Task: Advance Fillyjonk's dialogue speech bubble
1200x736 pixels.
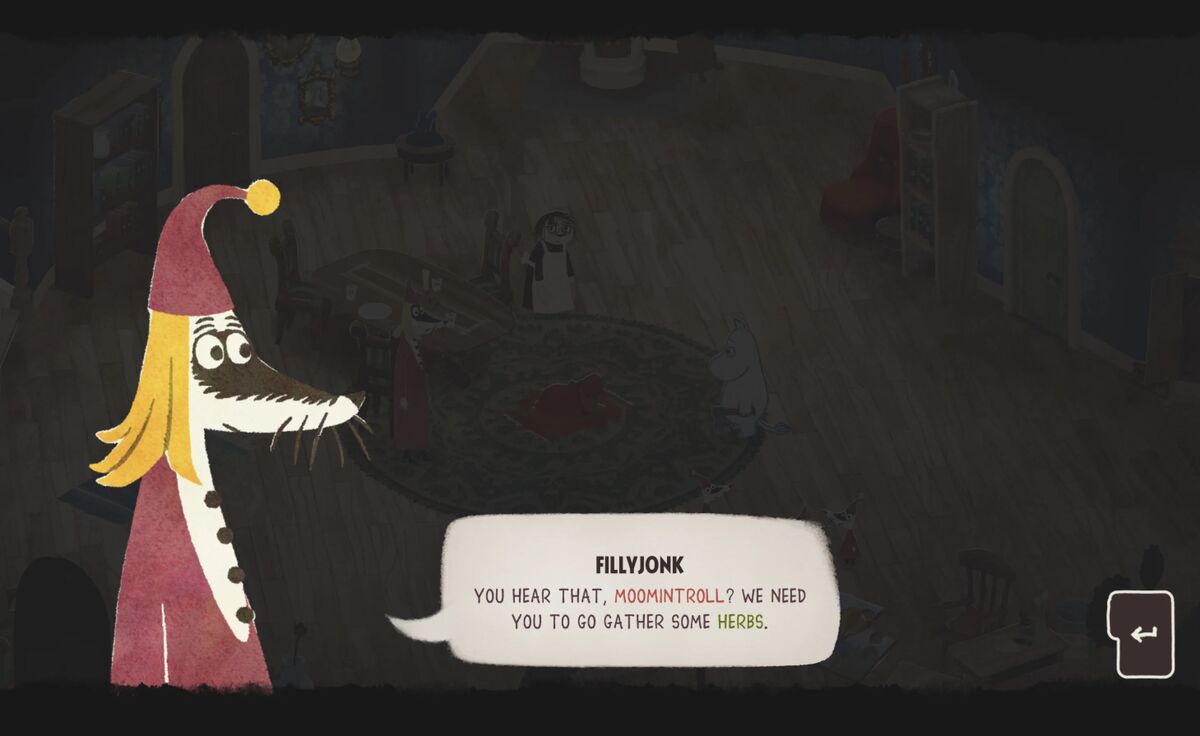Action: tap(1145, 634)
